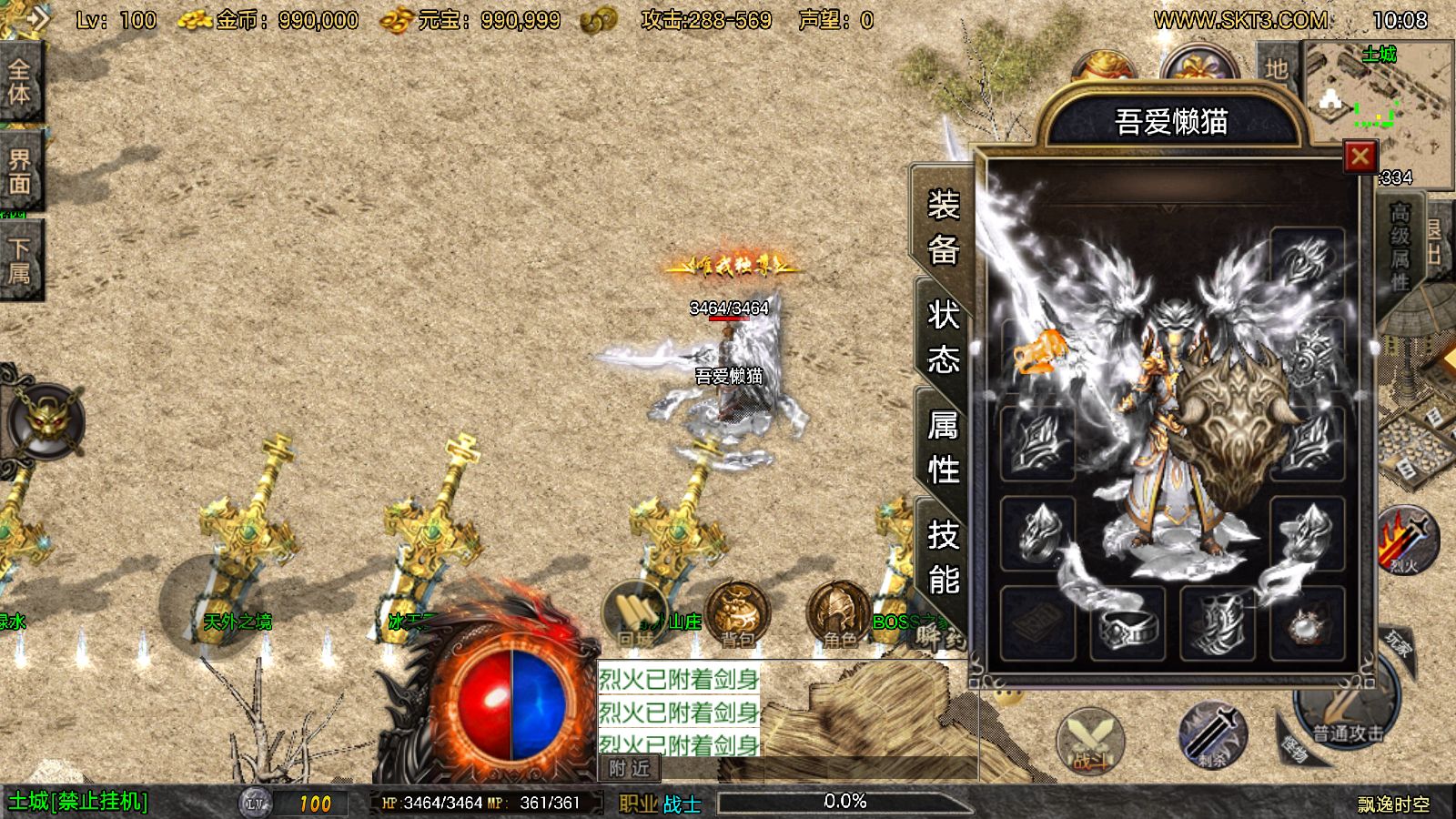Activate the 烈火 flame sword skill
1456x819 pixels.
pos(1404,541)
